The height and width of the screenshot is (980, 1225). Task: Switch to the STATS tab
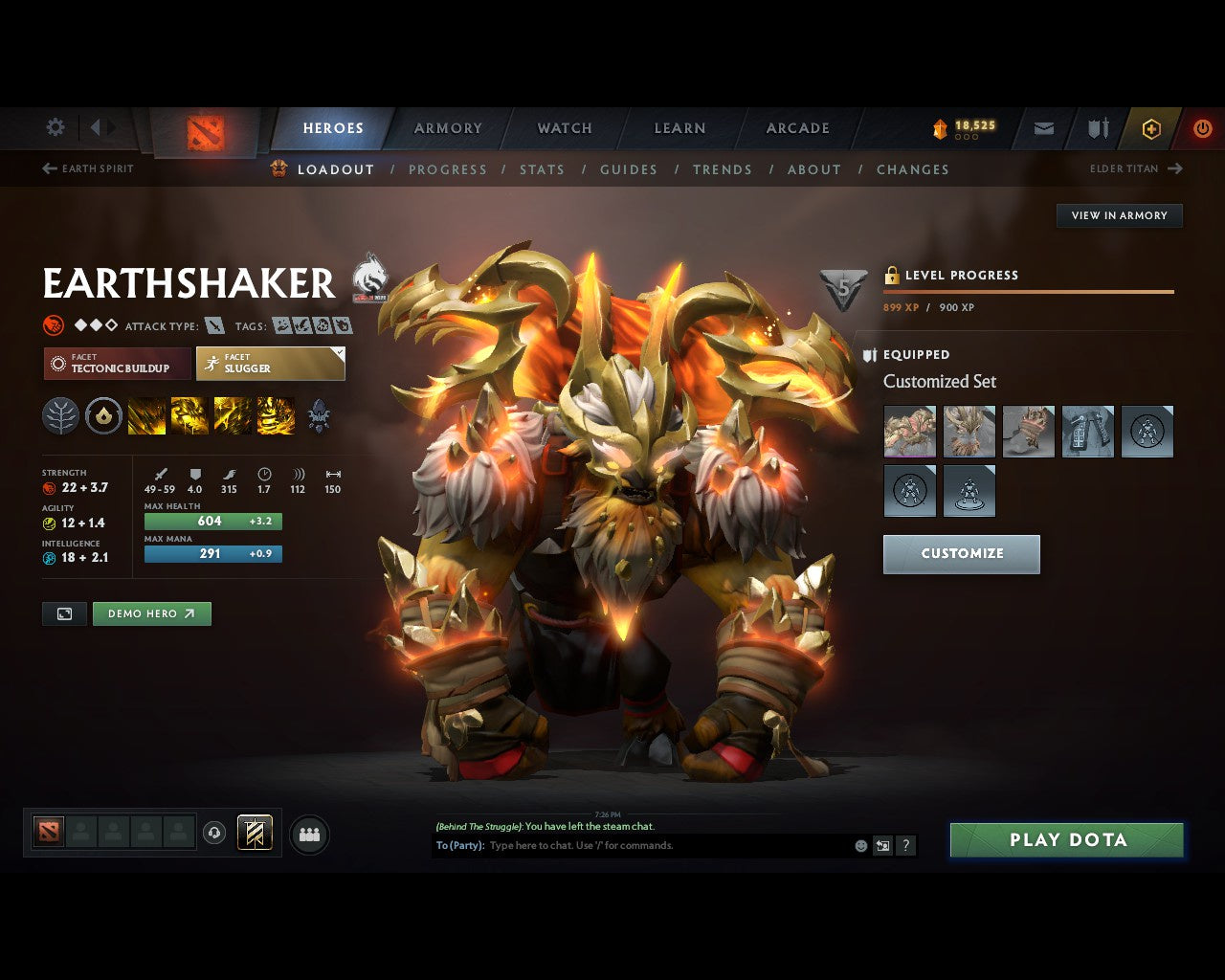pos(543,169)
